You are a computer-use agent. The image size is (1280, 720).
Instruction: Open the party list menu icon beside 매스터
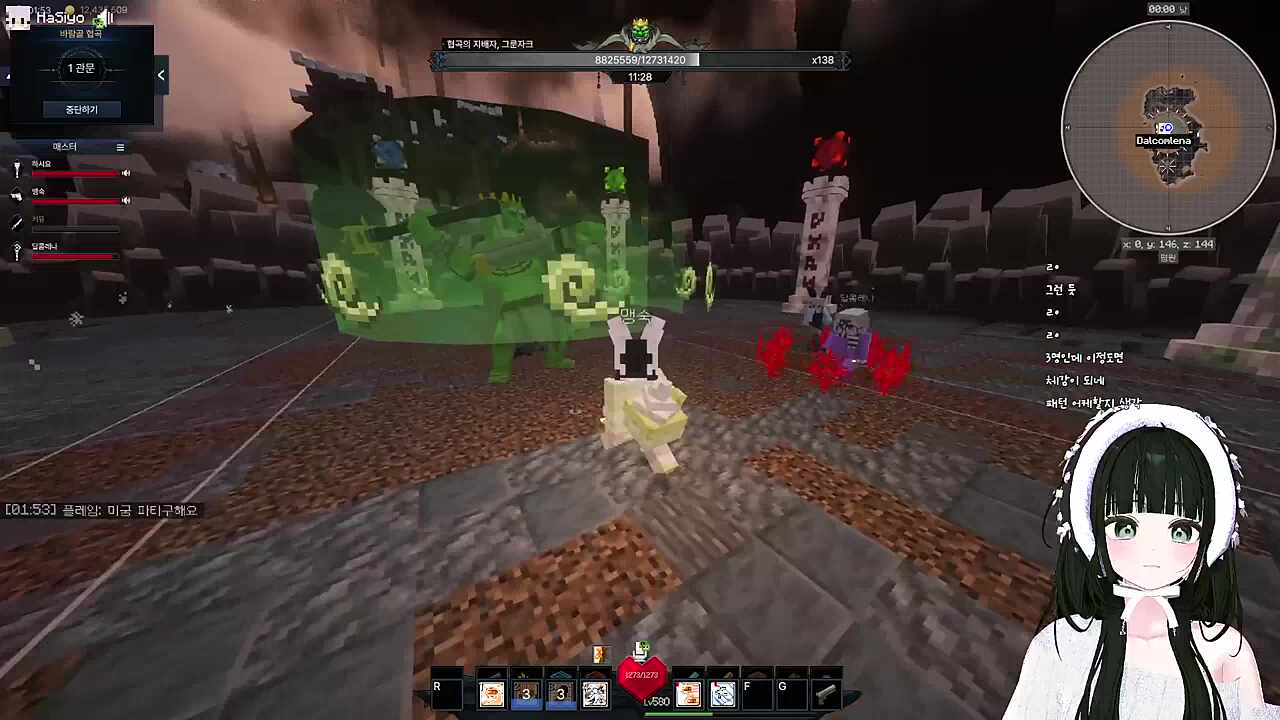click(120, 147)
